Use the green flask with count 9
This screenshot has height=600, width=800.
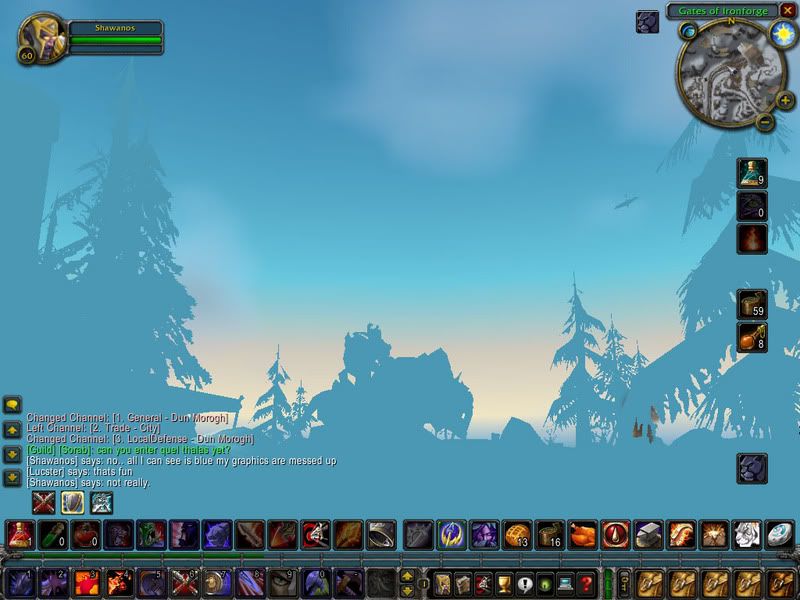pos(752,173)
